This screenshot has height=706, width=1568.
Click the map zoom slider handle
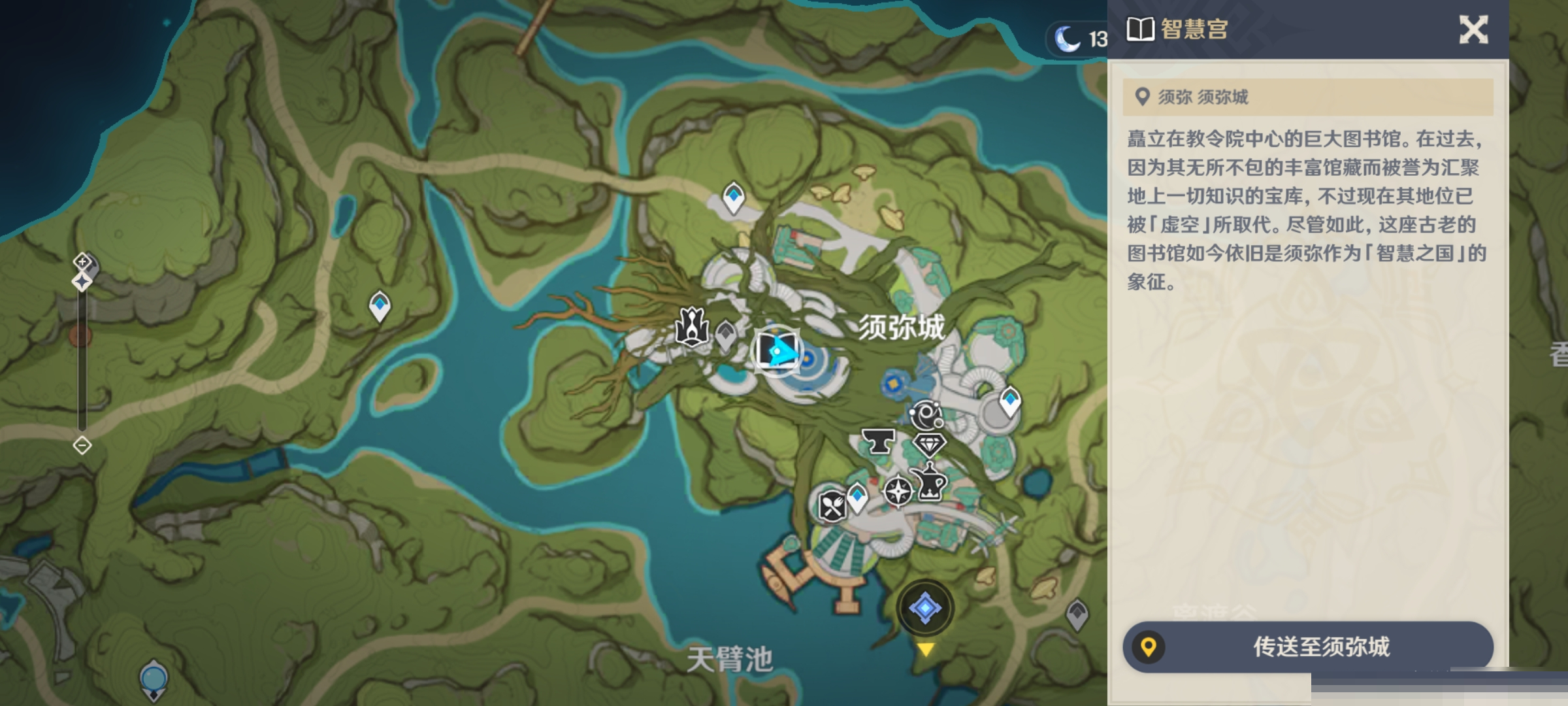click(x=82, y=282)
